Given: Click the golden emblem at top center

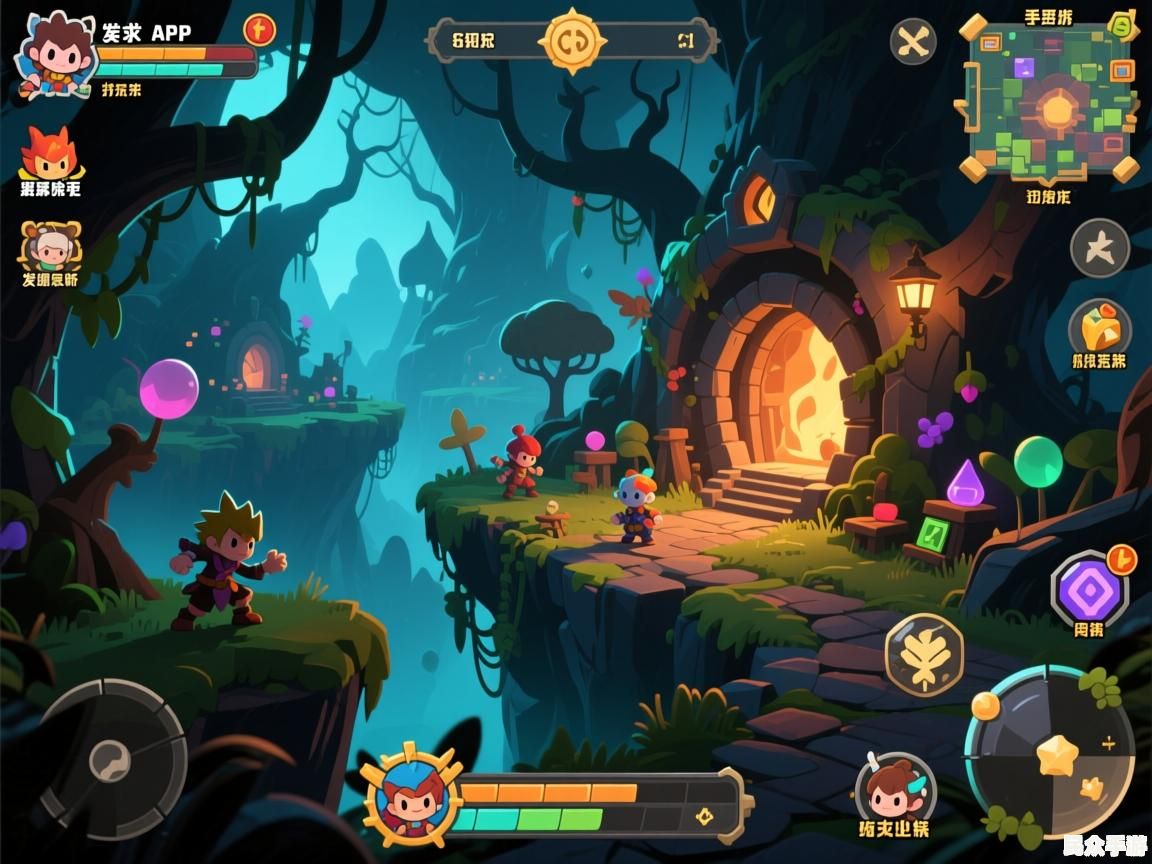Looking at the screenshot, I should click(x=572, y=41).
